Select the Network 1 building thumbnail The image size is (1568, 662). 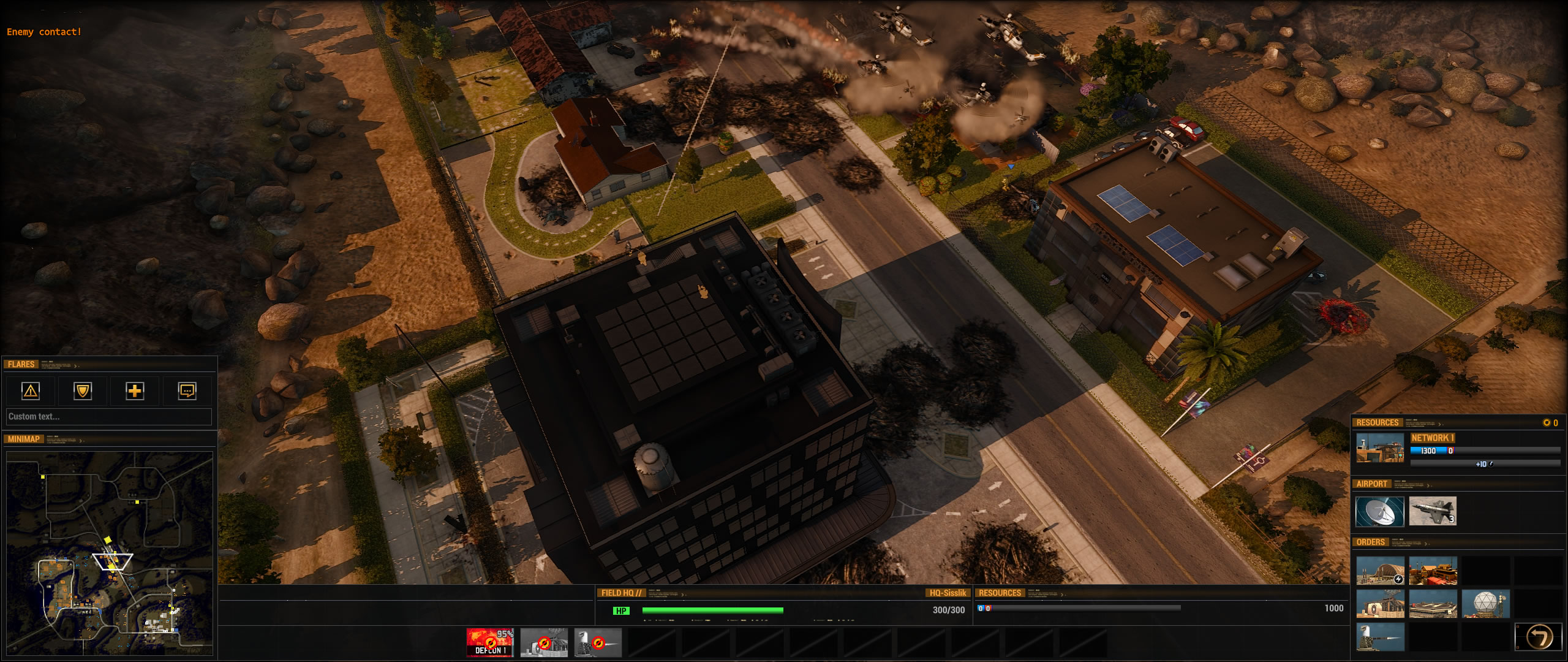[1380, 449]
